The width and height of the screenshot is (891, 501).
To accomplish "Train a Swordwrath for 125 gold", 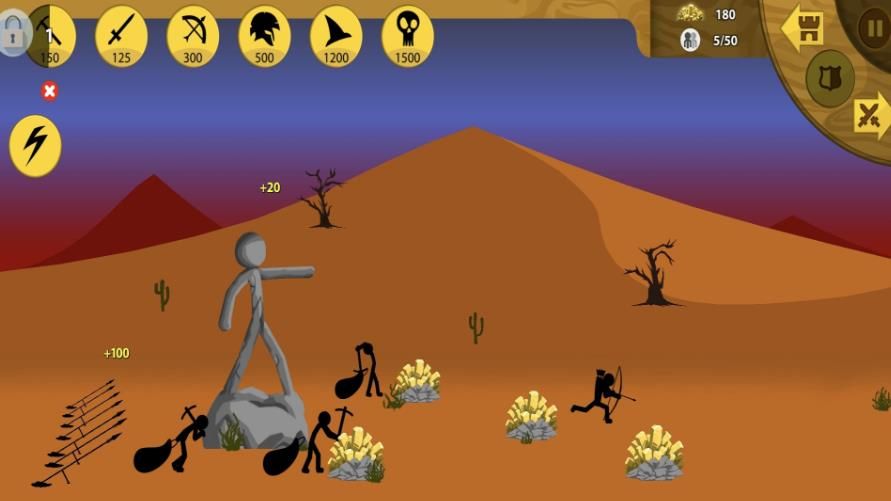I will 121,37.
